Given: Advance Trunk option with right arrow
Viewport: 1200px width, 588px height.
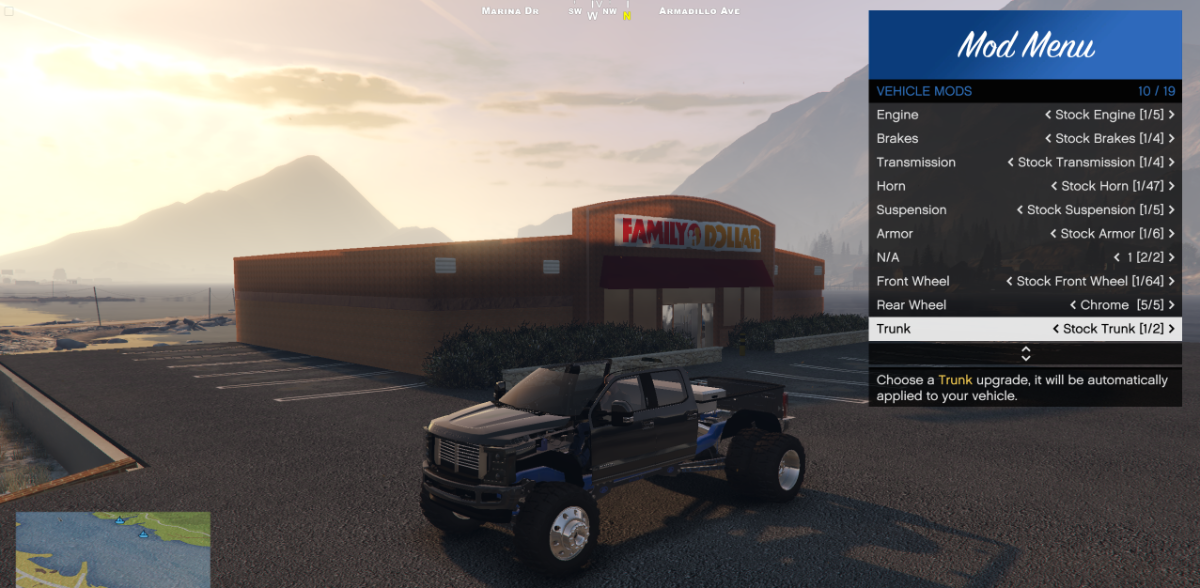Looking at the screenshot, I should coord(1172,329).
